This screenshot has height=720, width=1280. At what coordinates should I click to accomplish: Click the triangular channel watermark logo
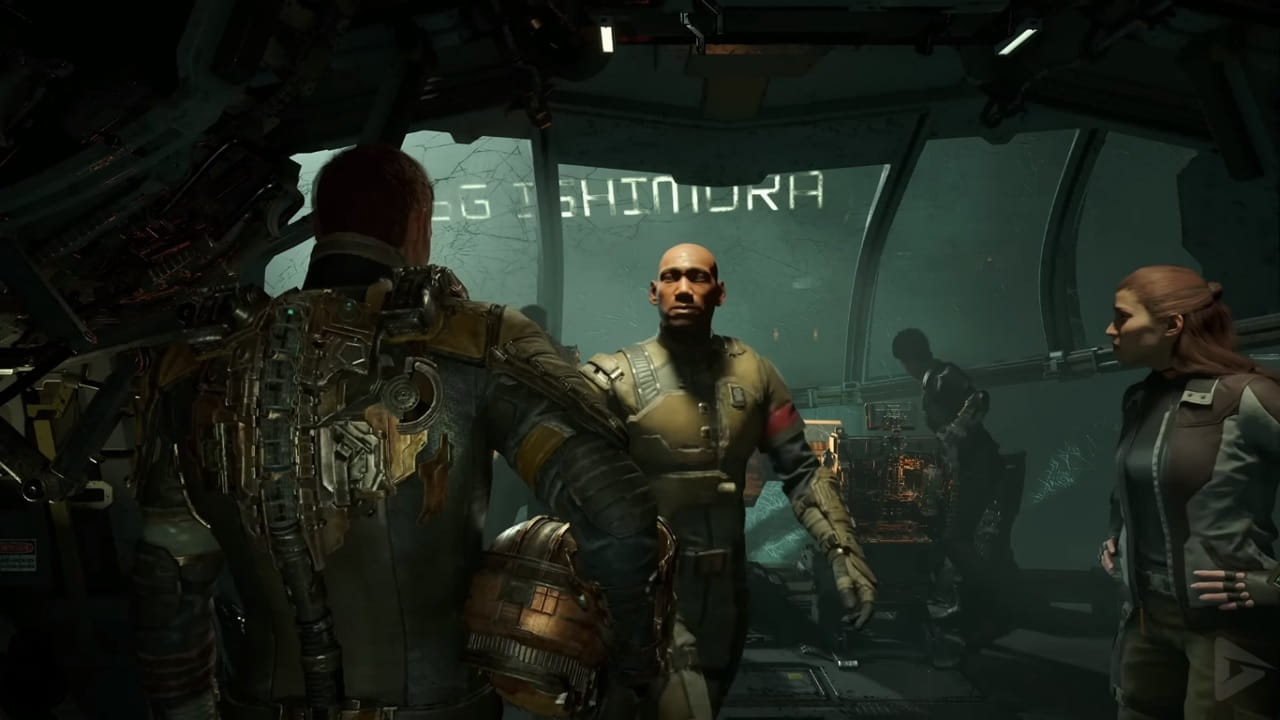coord(1238,666)
